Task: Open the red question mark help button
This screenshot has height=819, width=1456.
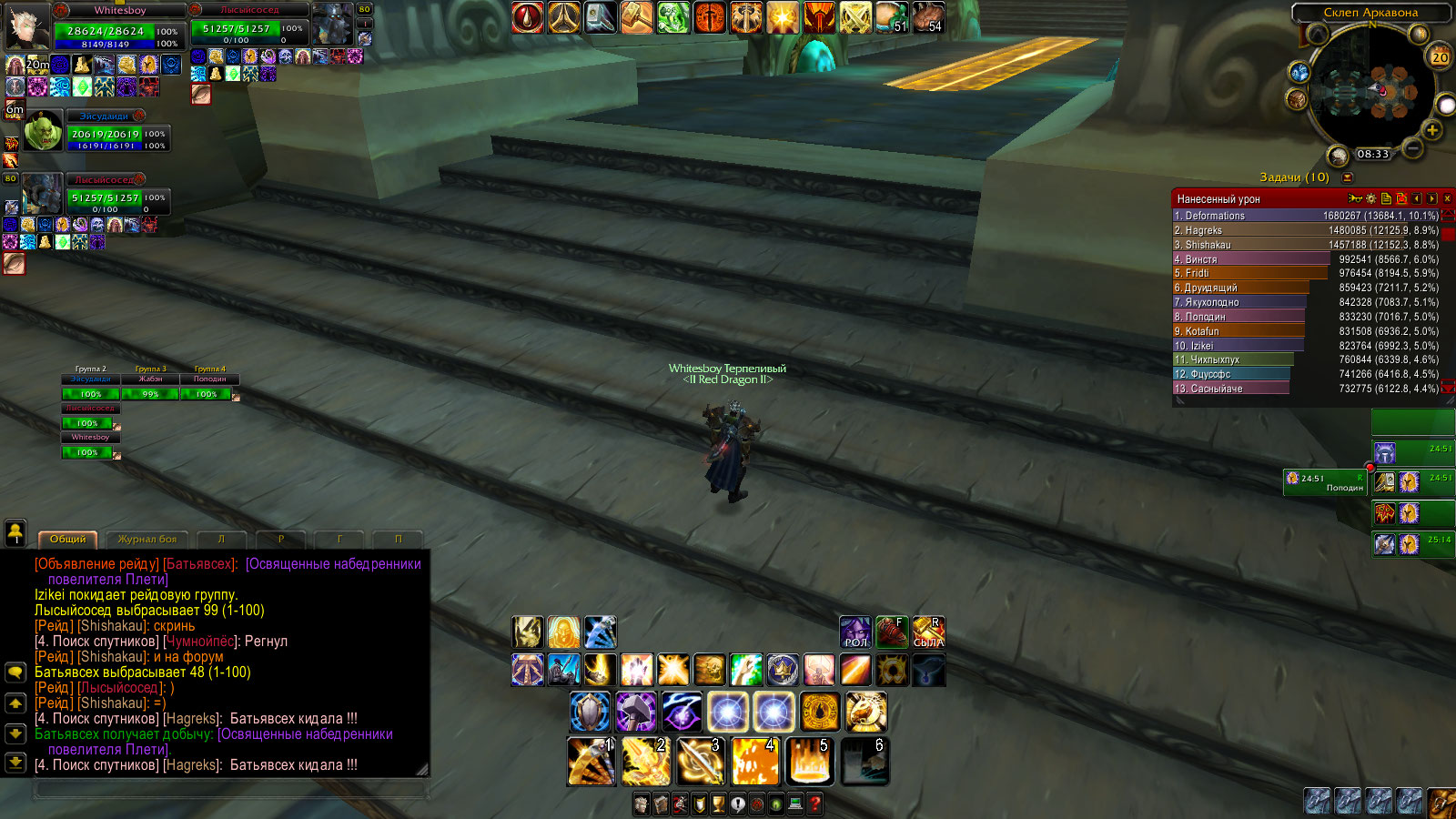Action: (815, 804)
